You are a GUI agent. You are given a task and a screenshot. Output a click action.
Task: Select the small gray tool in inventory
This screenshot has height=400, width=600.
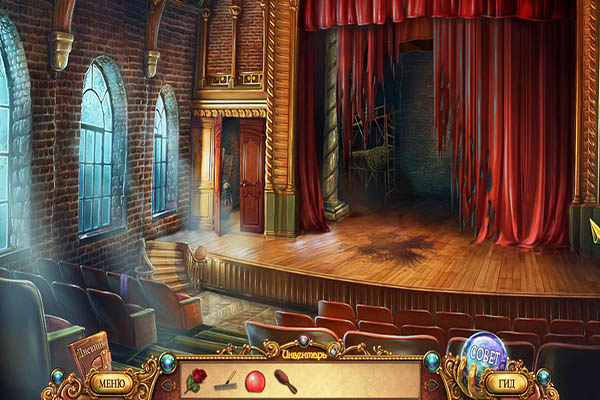tap(227, 380)
